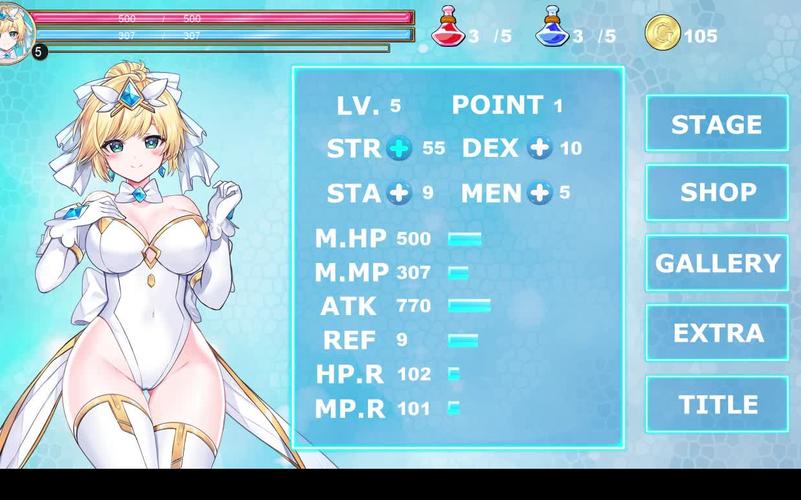Click the red health potion icon
801x500 pixels.
(x=448, y=28)
